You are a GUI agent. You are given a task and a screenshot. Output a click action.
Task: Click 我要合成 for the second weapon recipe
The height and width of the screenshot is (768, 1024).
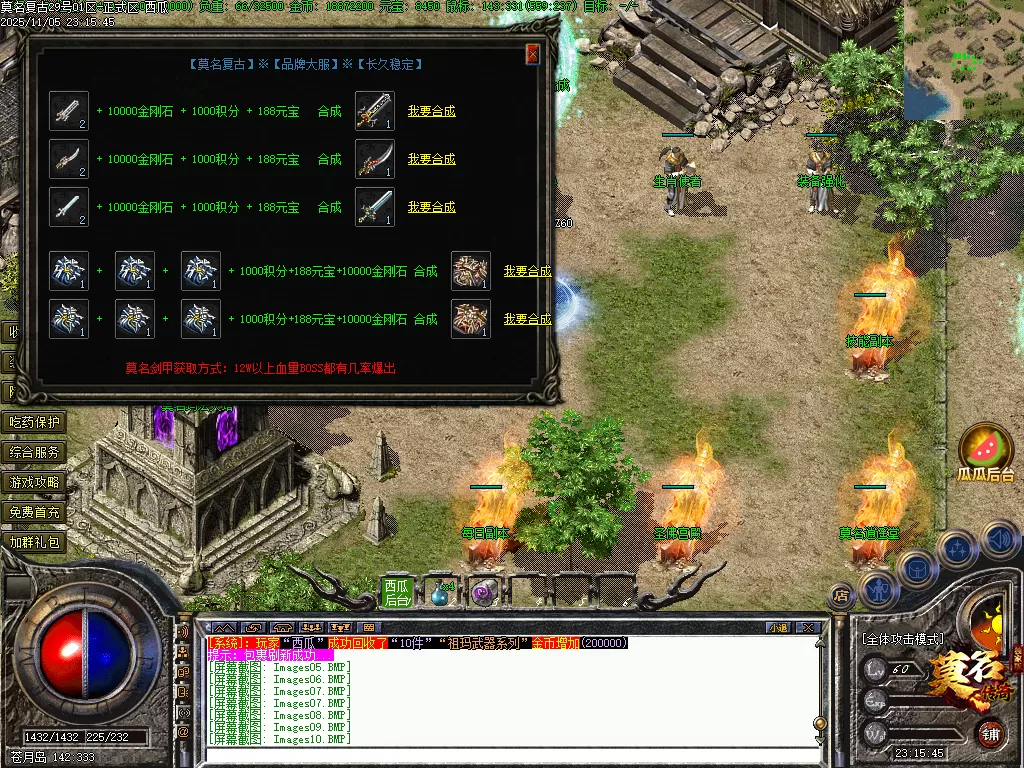pyautogui.click(x=431, y=159)
